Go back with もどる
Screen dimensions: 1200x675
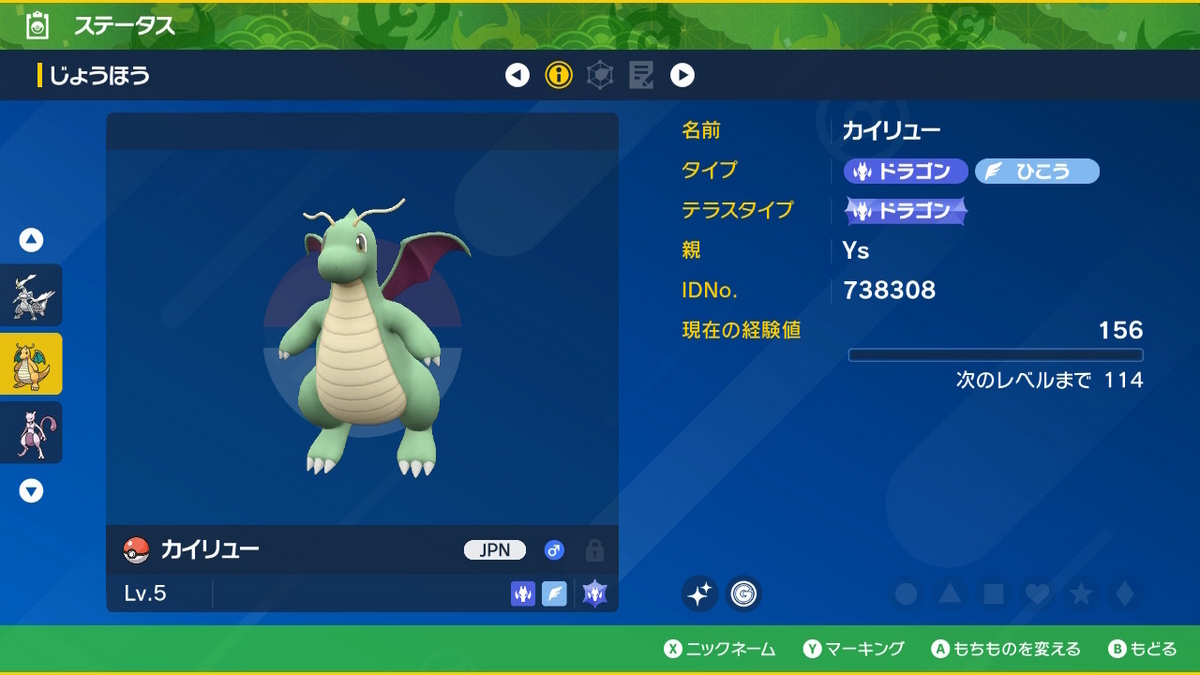tap(1143, 649)
